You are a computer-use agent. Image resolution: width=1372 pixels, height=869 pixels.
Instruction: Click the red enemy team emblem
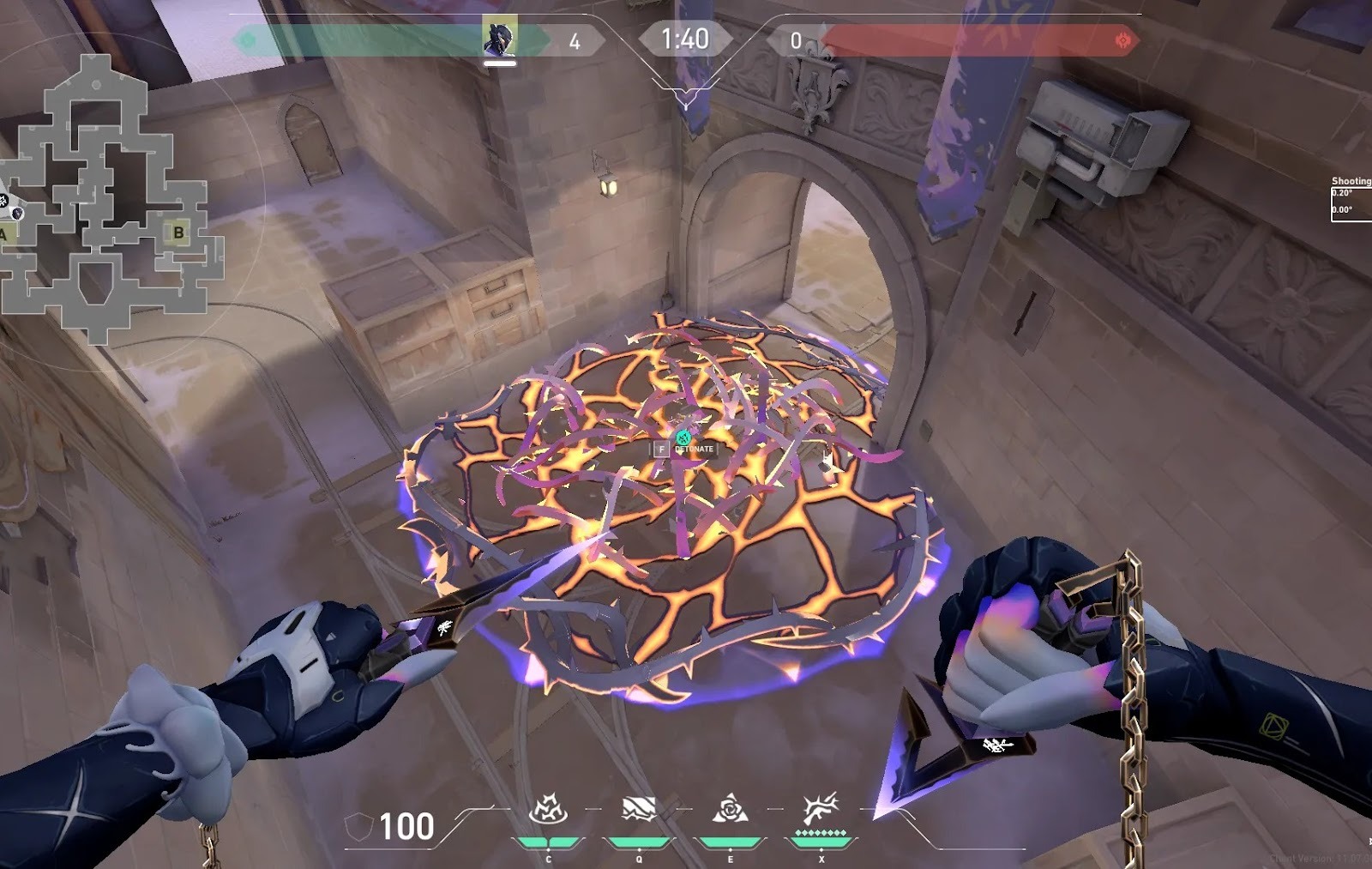[x=1122, y=39]
